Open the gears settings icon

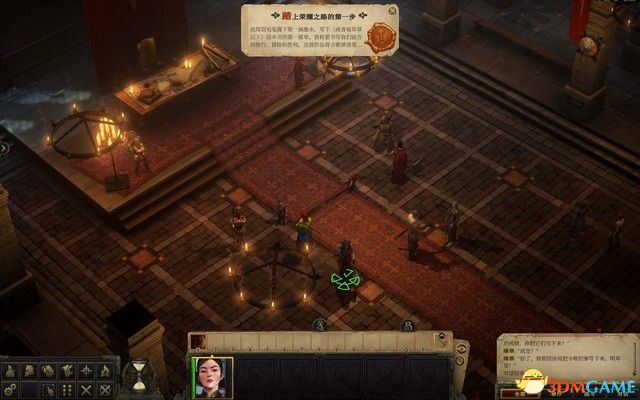coord(11,388)
